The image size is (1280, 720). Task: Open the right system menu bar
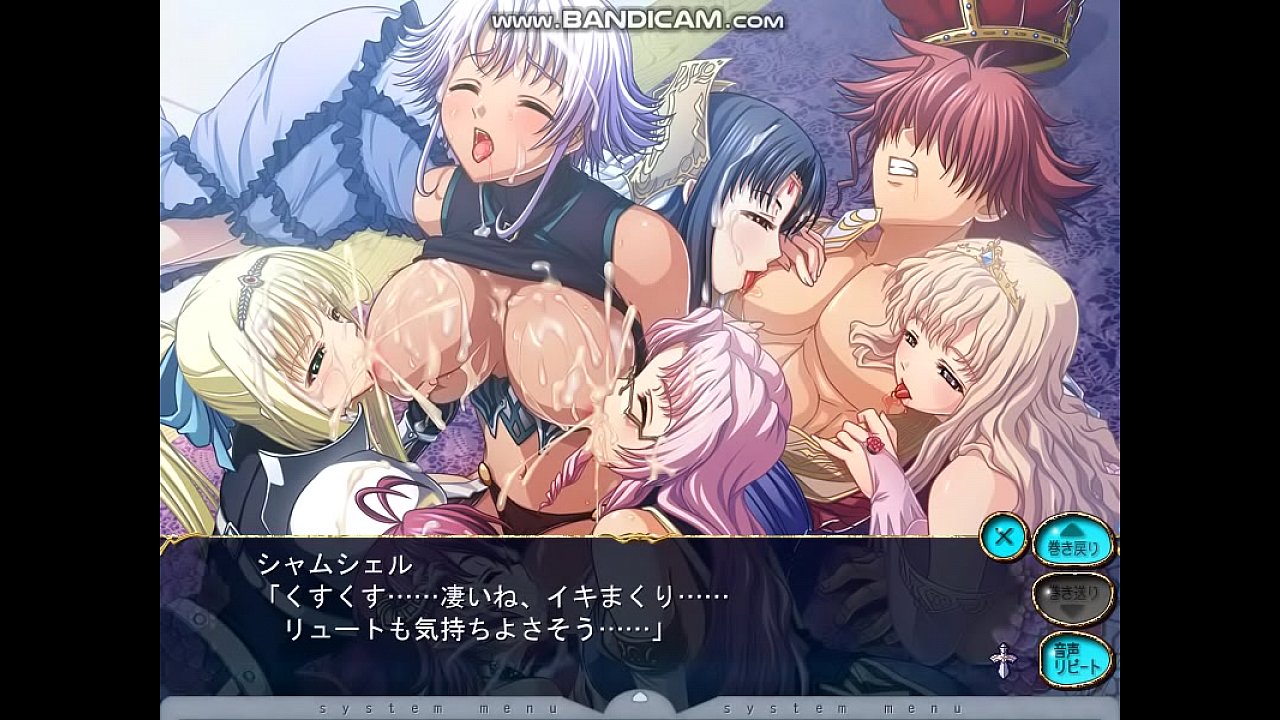[842, 708]
